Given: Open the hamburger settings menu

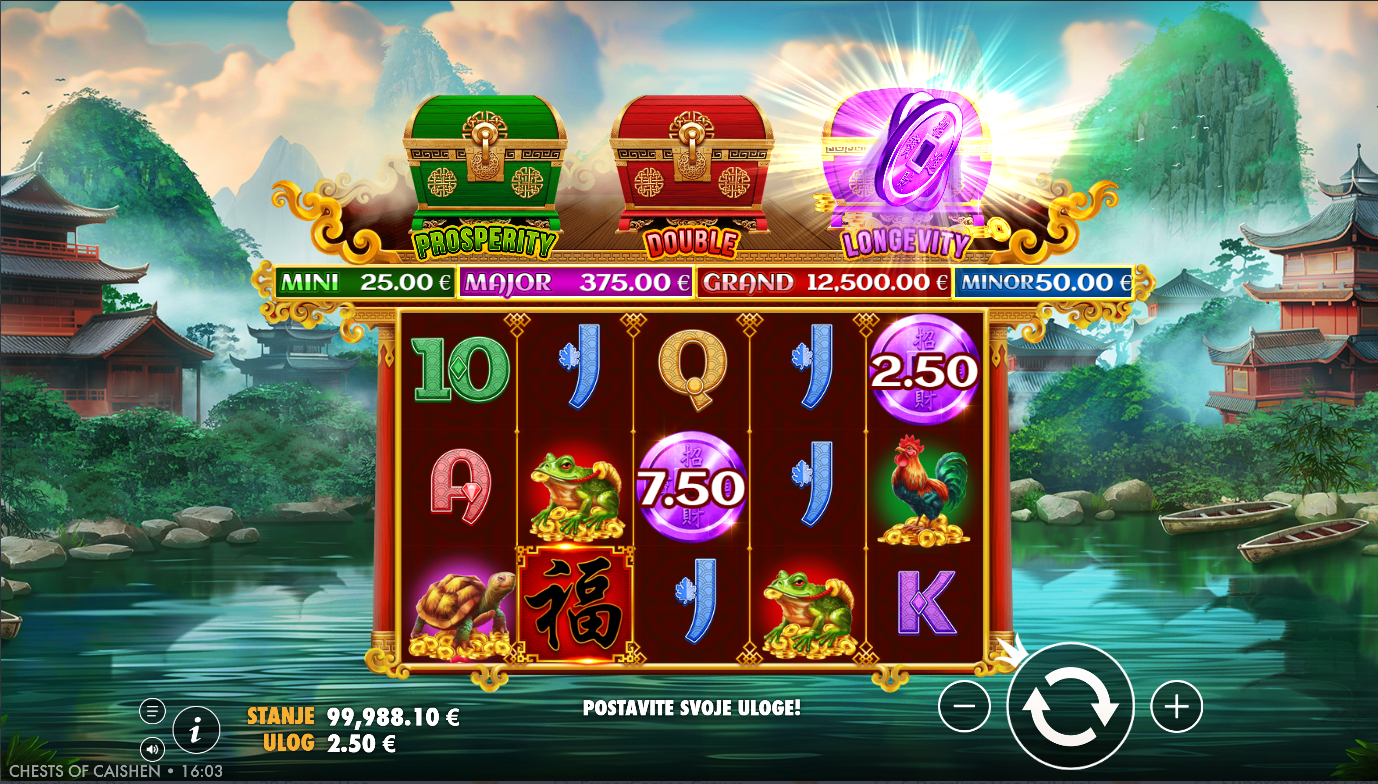Looking at the screenshot, I should click(152, 711).
